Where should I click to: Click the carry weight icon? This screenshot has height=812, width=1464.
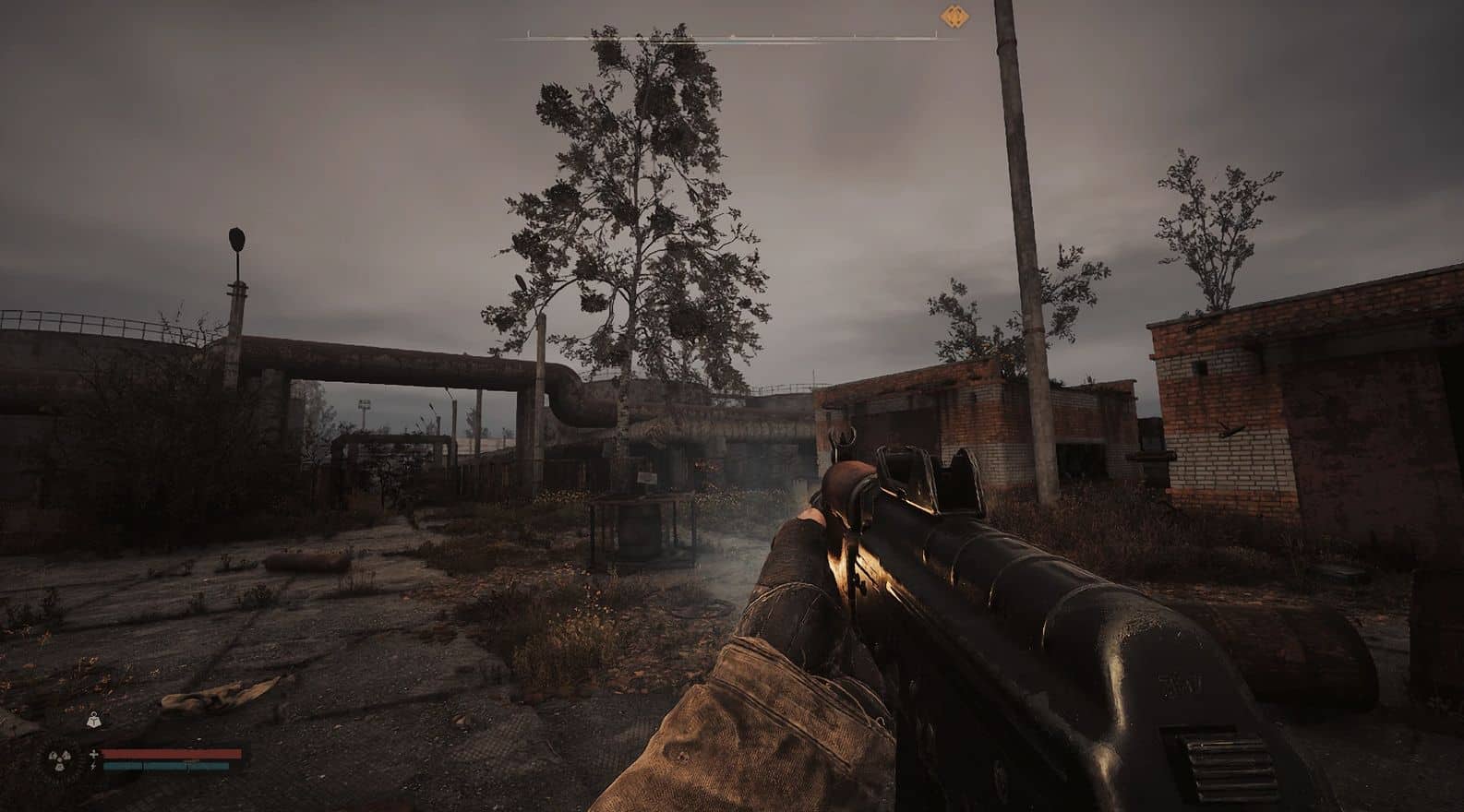pyautogui.click(x=93, y=720)
